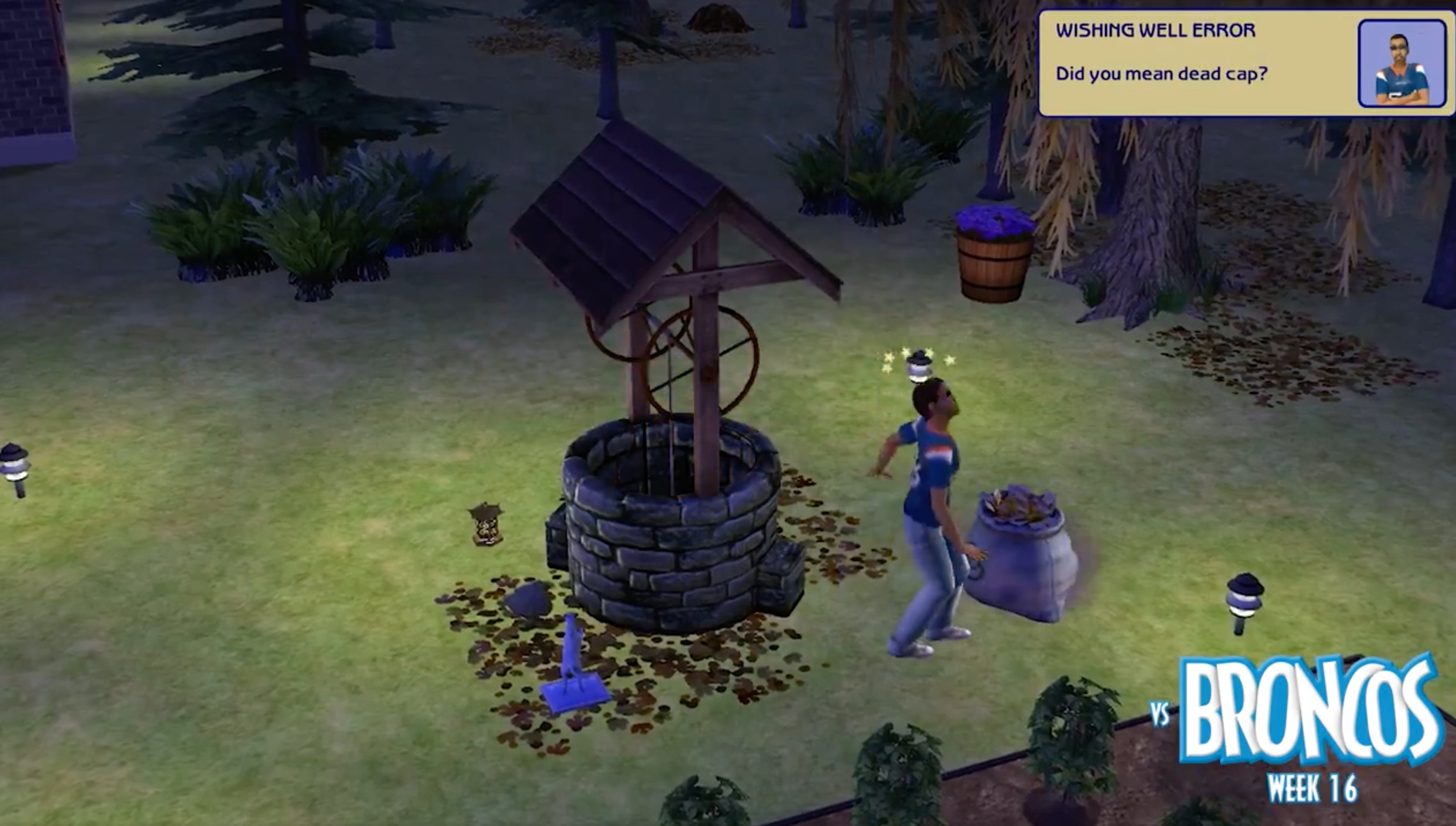Click the Wishing Well Error notification
The width and height of the screenshot is (1456, 826).
tap(1191, 62)
